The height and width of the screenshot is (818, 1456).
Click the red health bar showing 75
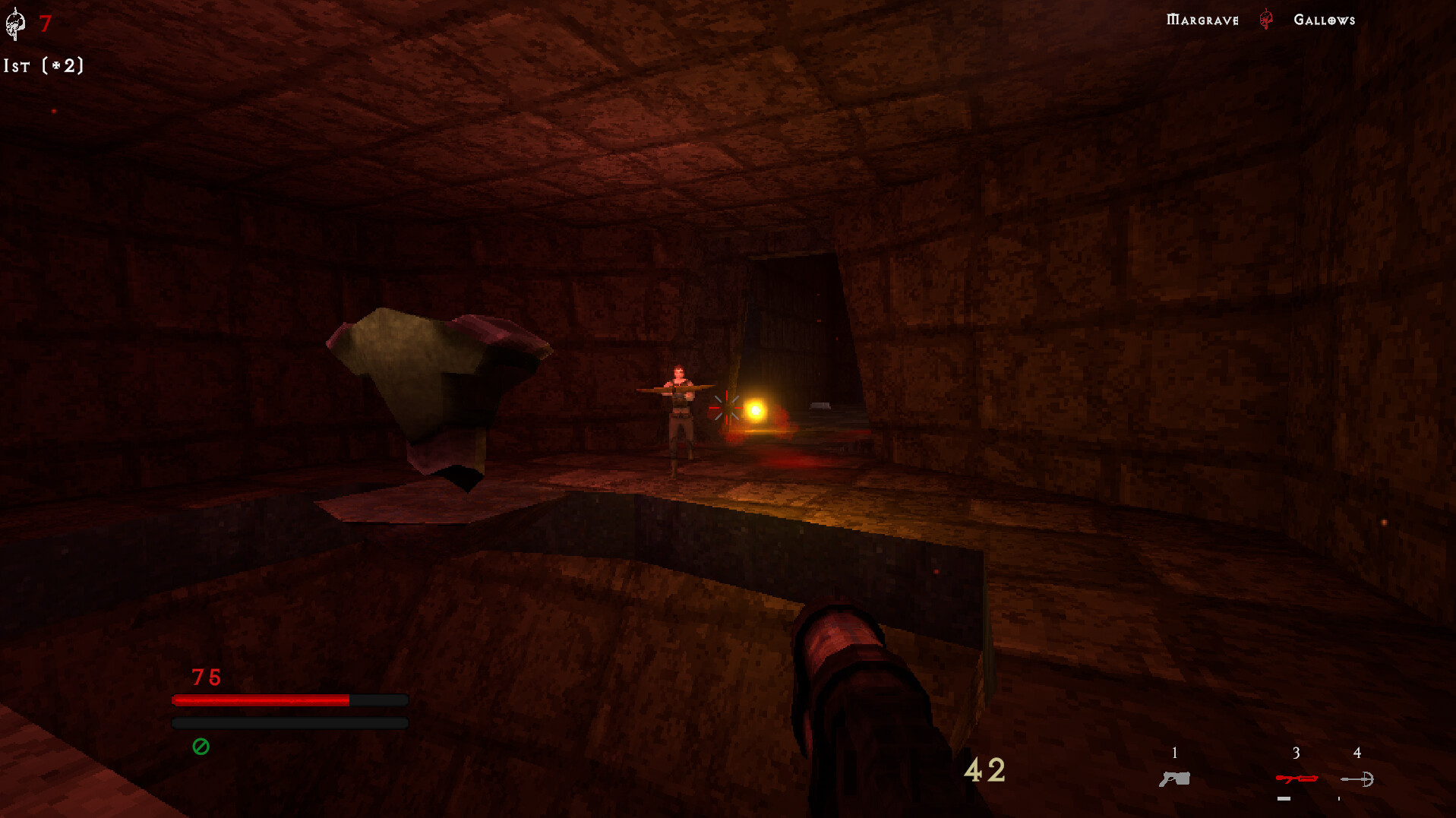pyautogui.click(x=262, y=698)
